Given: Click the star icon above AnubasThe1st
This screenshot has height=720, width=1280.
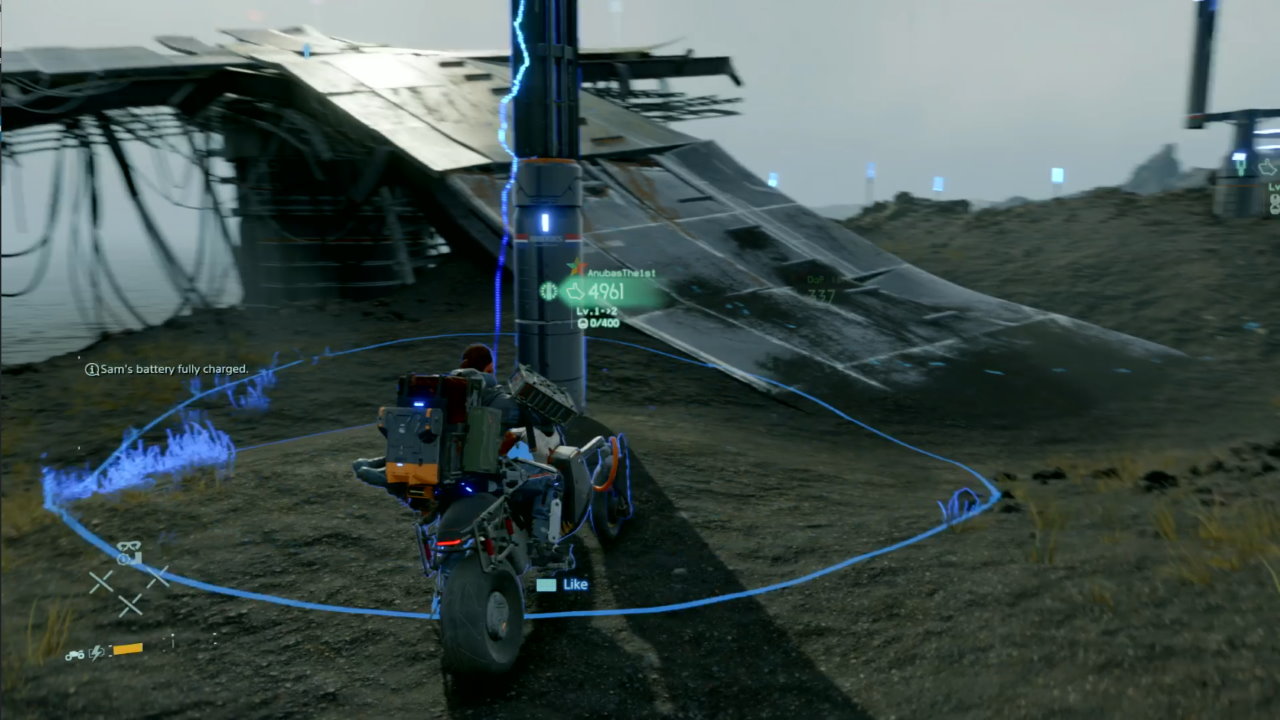Looking at the screenshot, I should 577,264.
